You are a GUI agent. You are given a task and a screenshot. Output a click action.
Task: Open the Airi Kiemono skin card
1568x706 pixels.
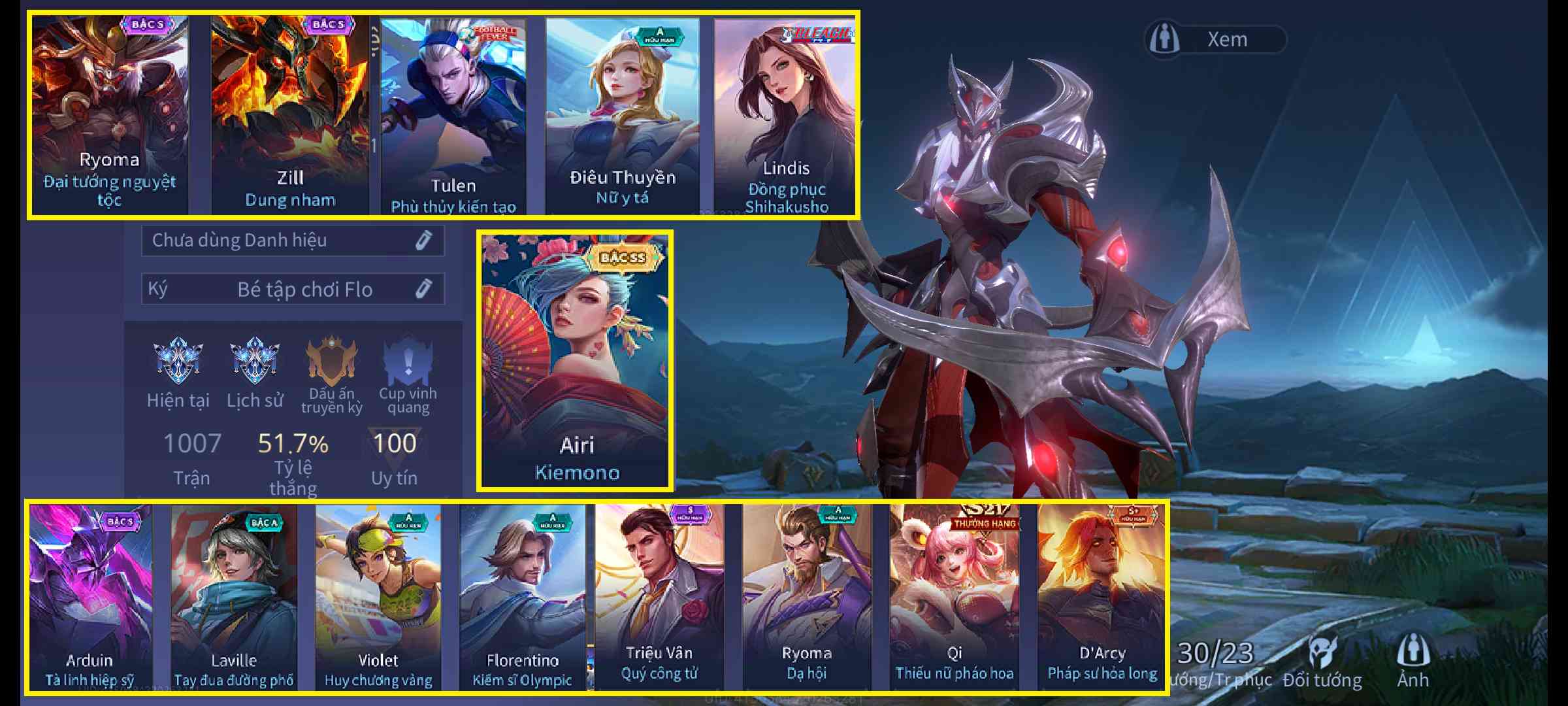click(x=576, y=360)
